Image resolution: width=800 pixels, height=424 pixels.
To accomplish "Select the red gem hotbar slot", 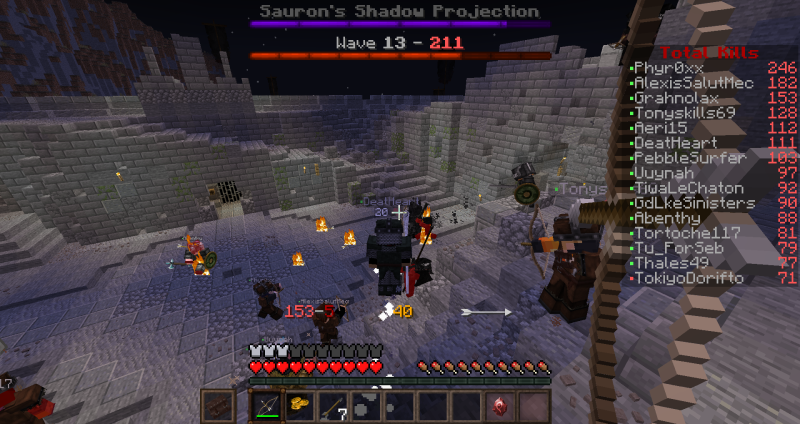I will pyautogui.click(x=499, y=406).
